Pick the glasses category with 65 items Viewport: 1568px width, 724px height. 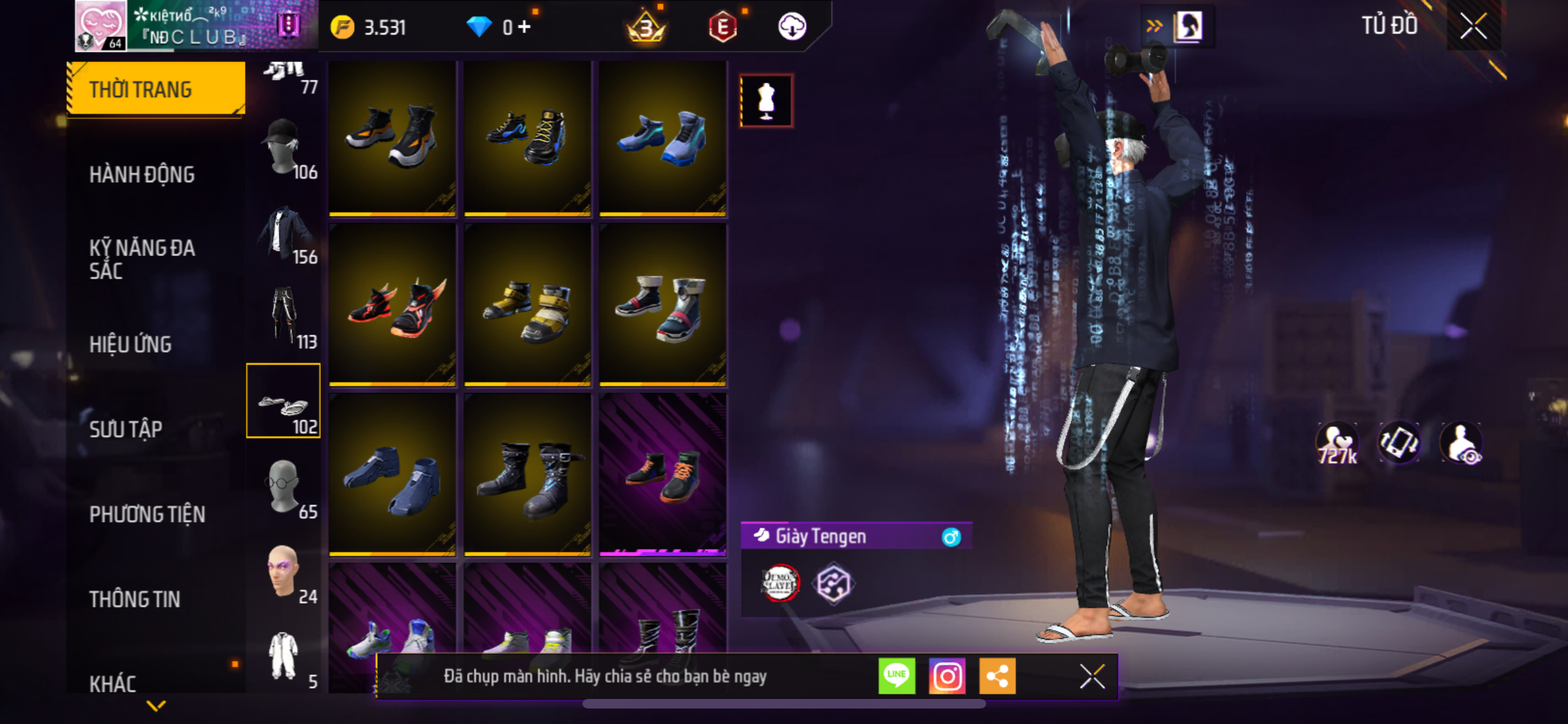click(285, 488)
